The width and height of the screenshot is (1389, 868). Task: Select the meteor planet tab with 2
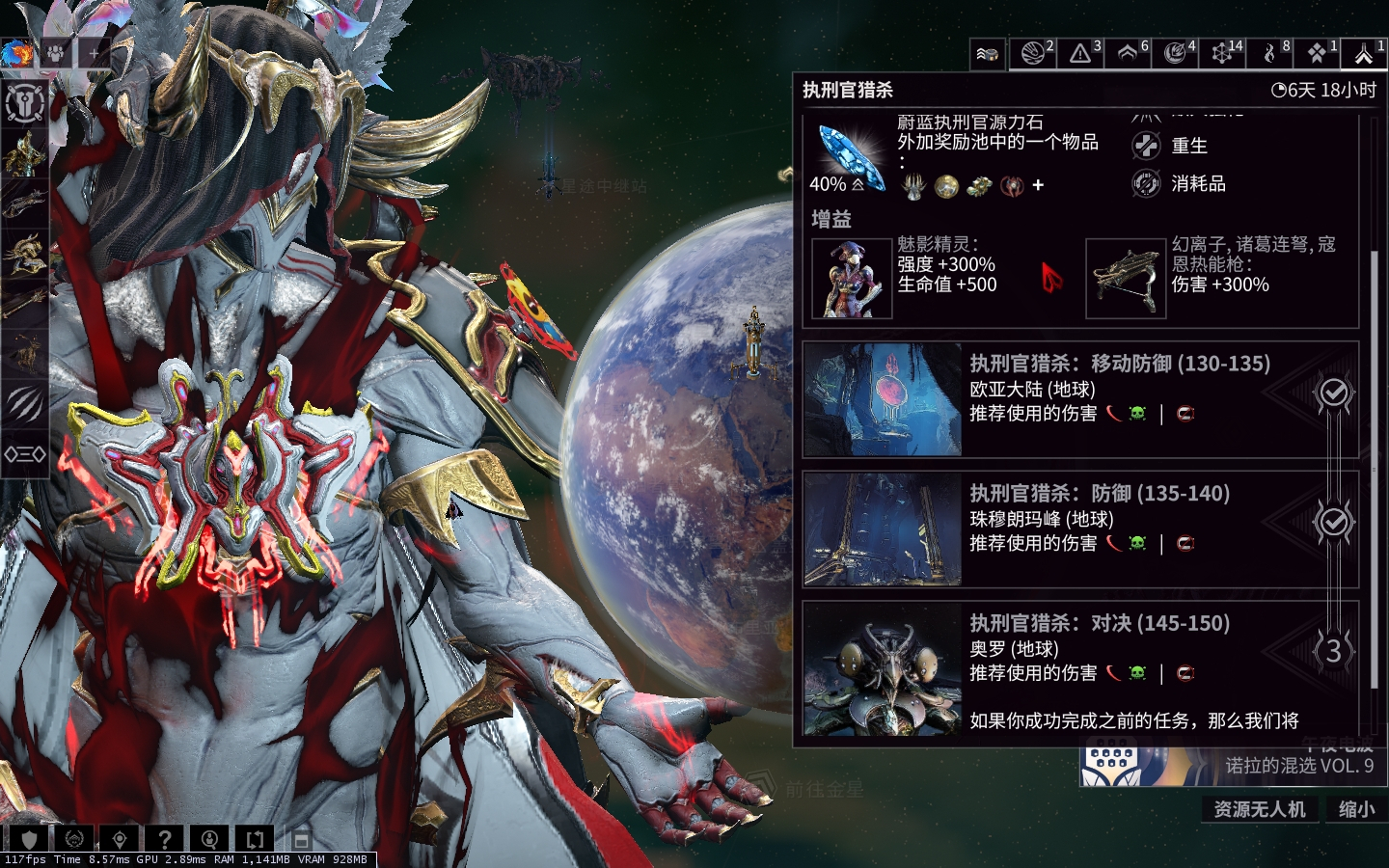tap(1033, 53)
